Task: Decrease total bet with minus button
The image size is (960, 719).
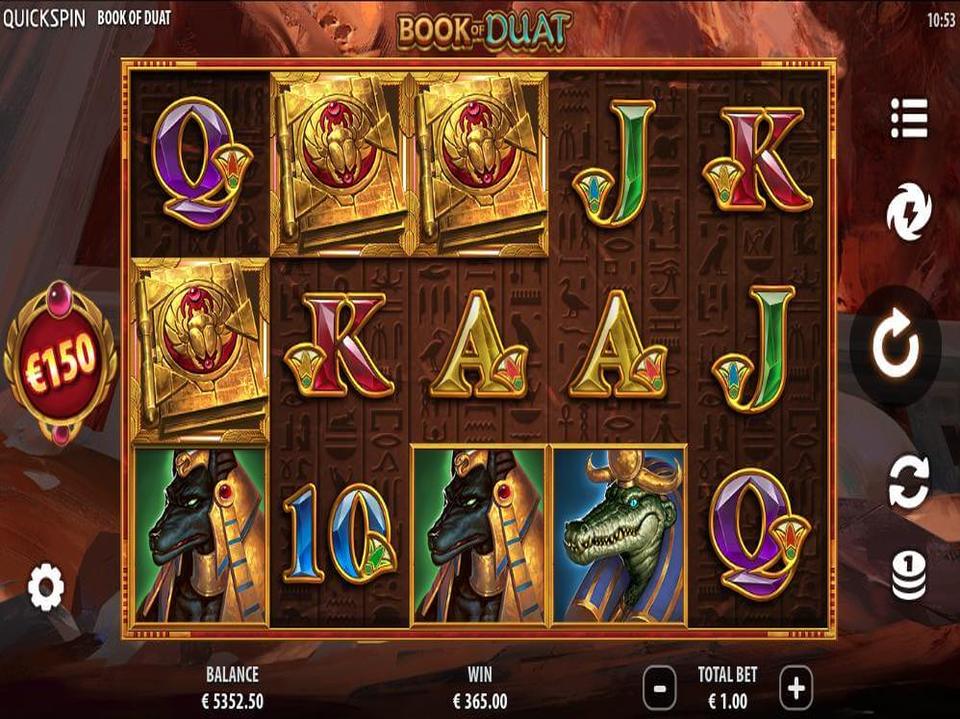Action: pos(660,688)
